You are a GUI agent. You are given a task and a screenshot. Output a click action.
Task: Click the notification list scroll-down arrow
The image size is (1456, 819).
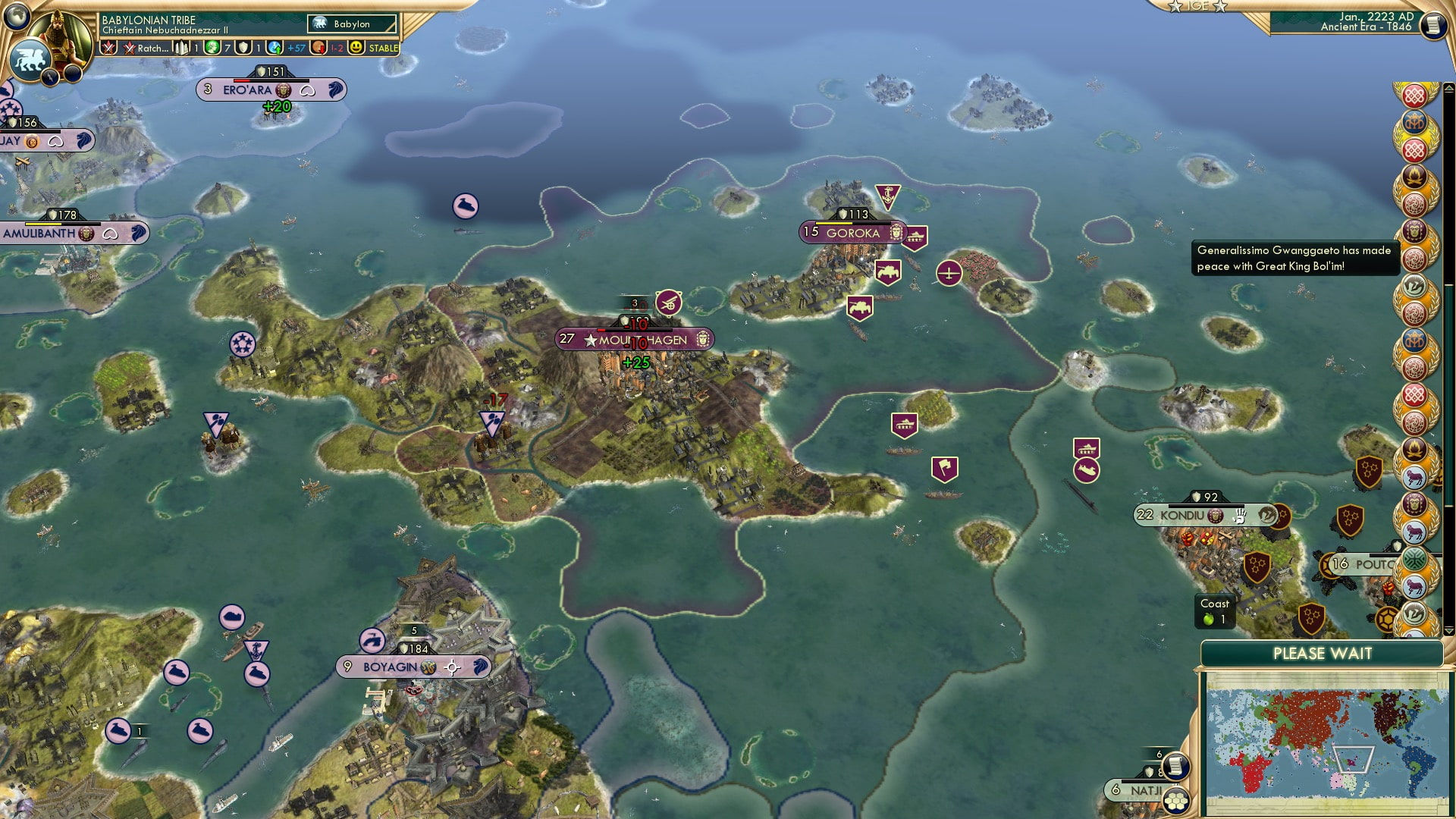(1448, 631)
